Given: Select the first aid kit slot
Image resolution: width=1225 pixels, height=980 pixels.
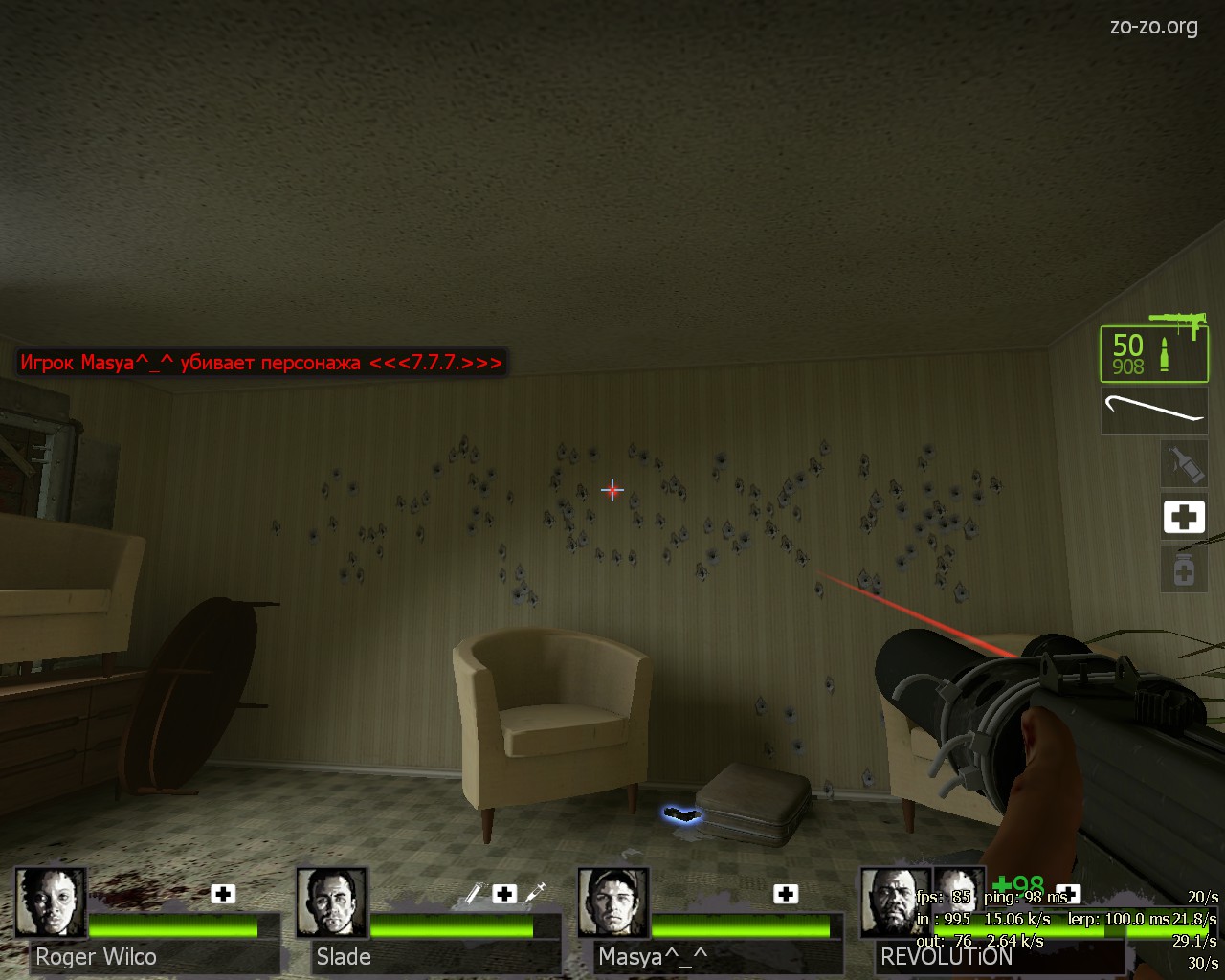Looking at the screenshot, I should 1183,517.
